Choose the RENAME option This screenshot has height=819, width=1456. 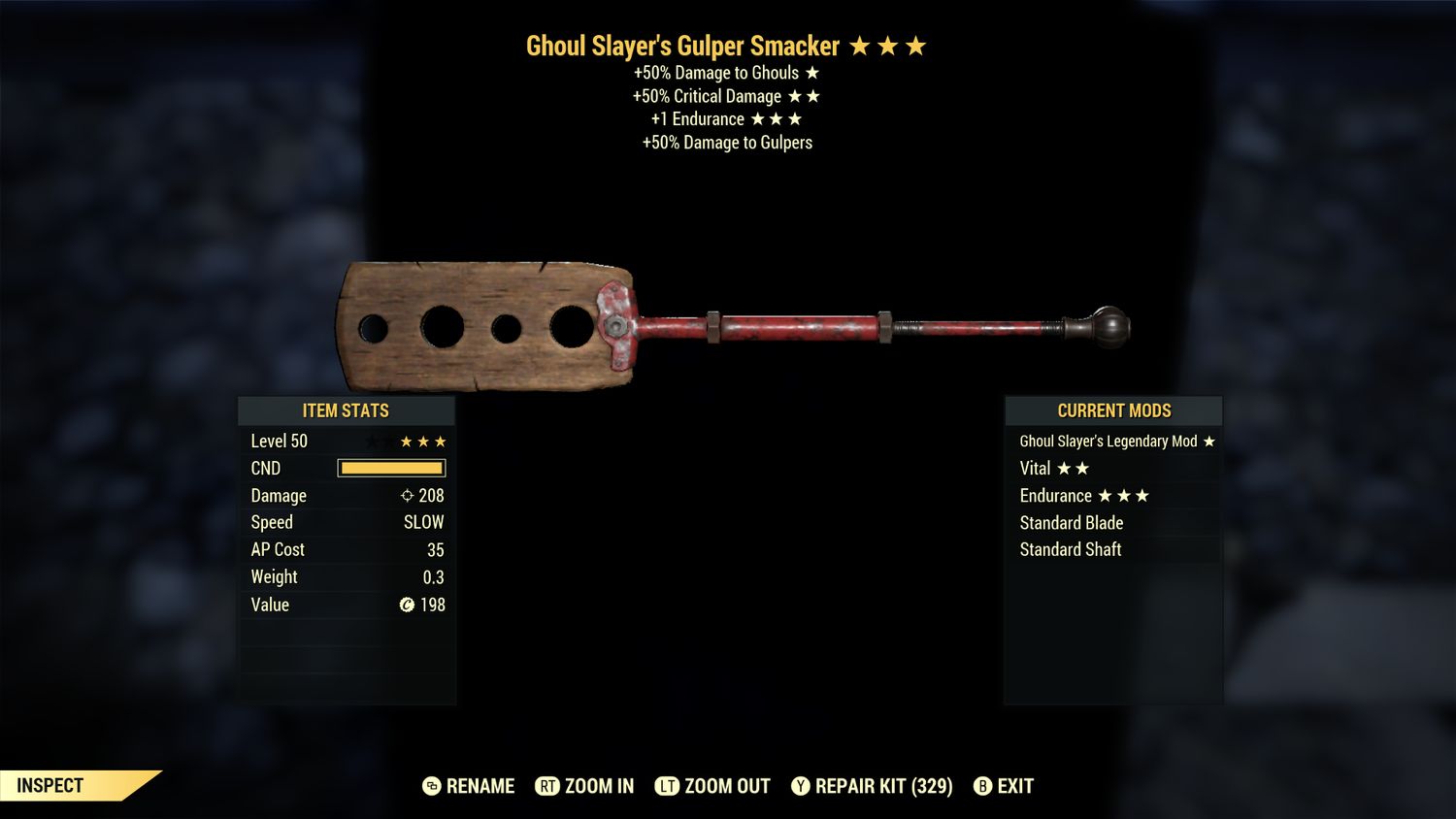469,786
